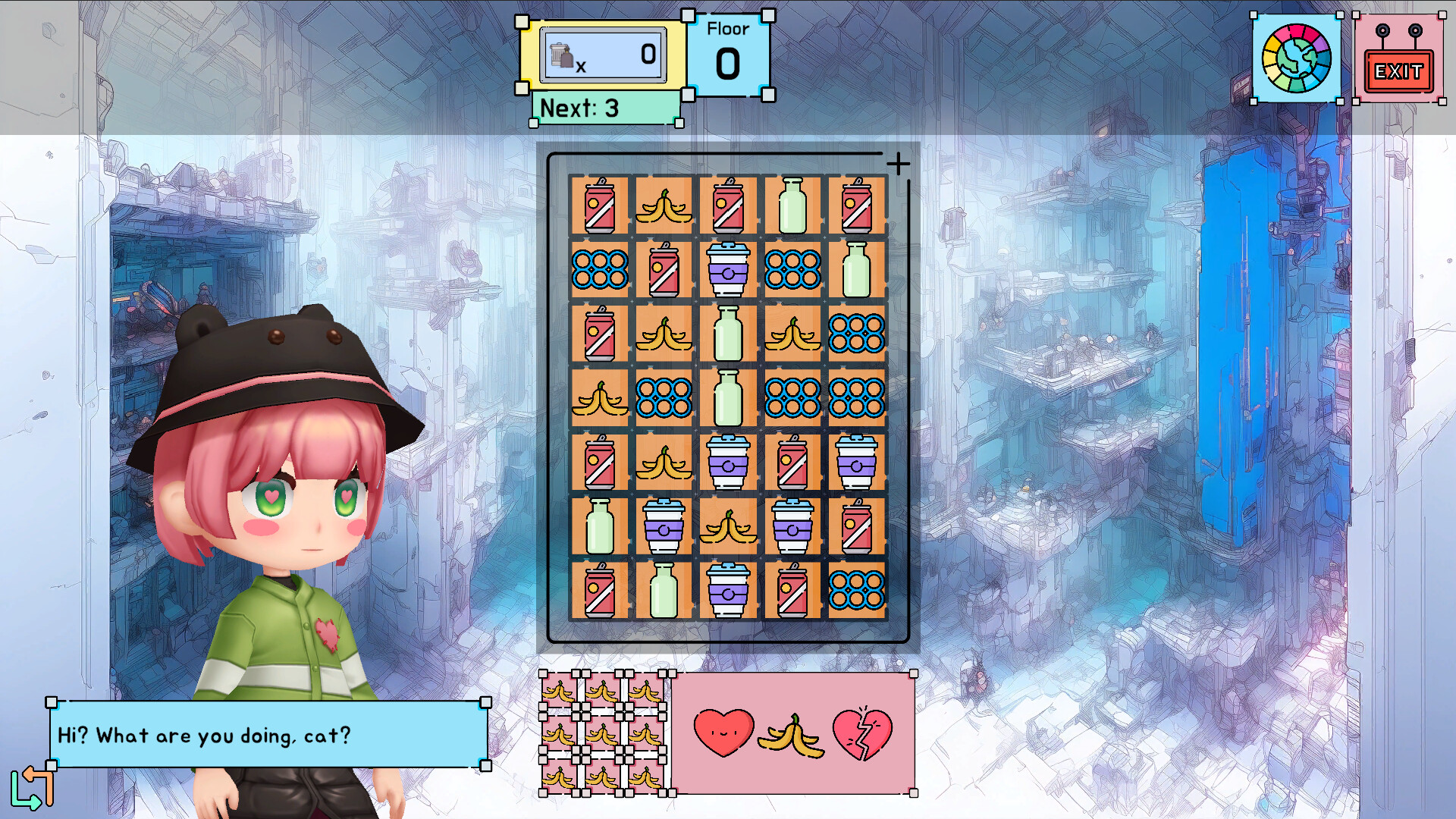1456x819 pixels.
Task: Select the yellow trash counter panel
Action: point(601,54)
